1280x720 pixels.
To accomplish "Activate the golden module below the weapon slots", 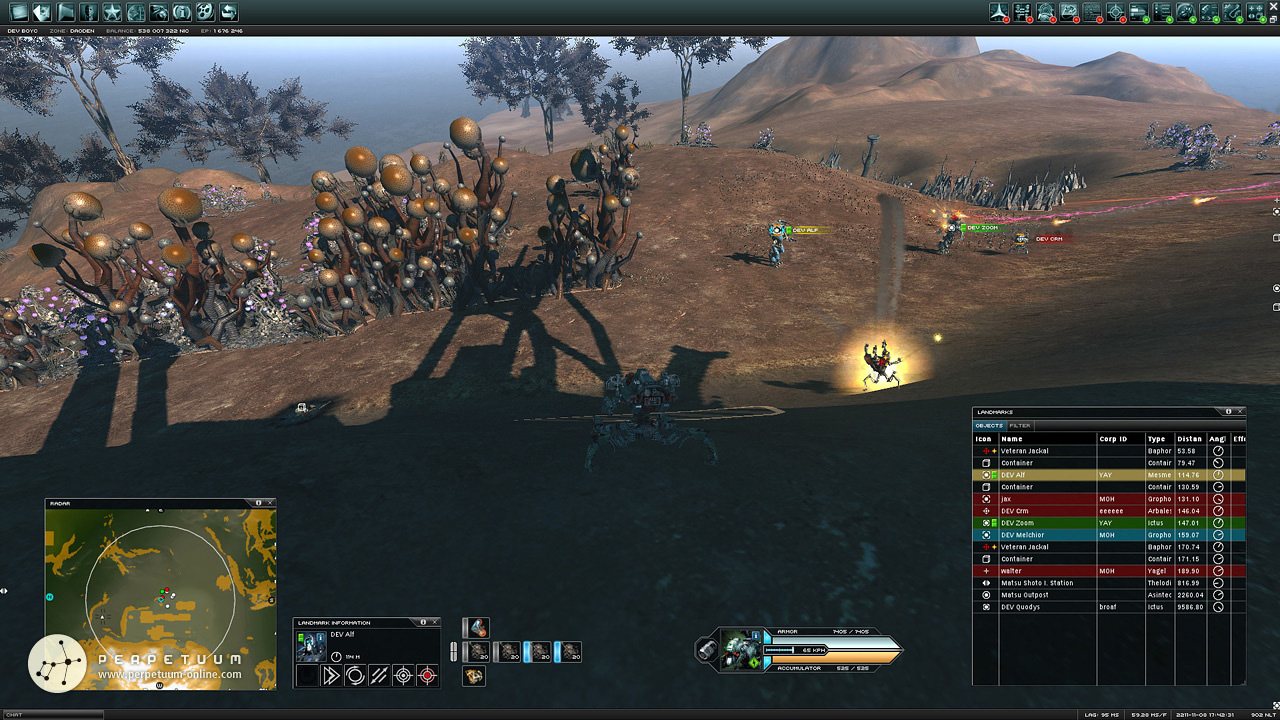I will point(474,676).
